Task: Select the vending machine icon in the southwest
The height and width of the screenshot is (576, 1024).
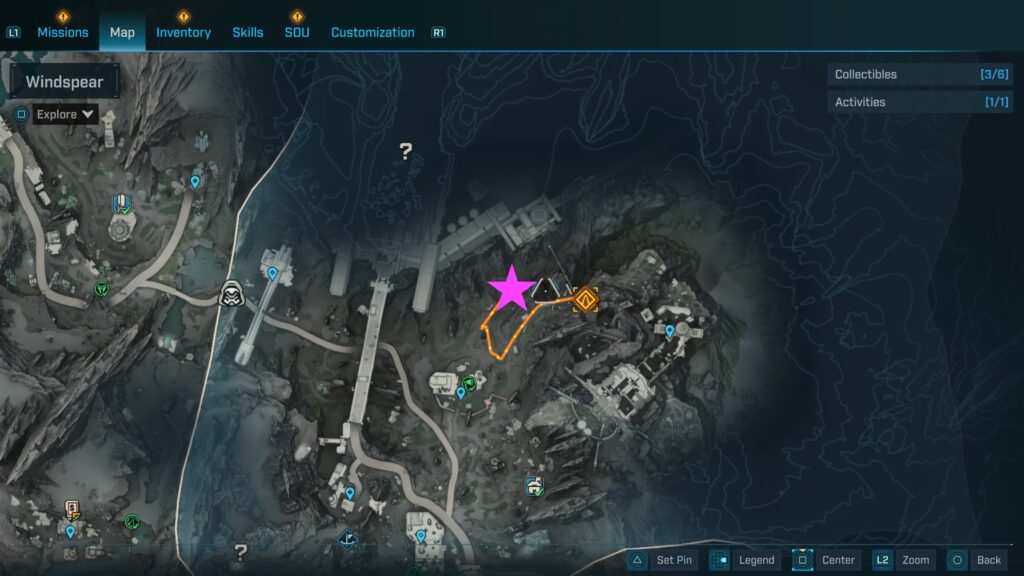Action: (x=72, y=510)
